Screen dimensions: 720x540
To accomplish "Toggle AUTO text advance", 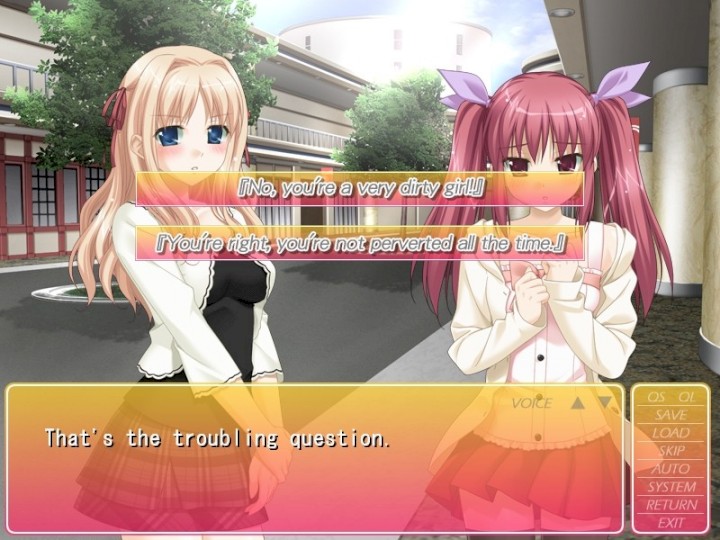I will click(671, 469).
